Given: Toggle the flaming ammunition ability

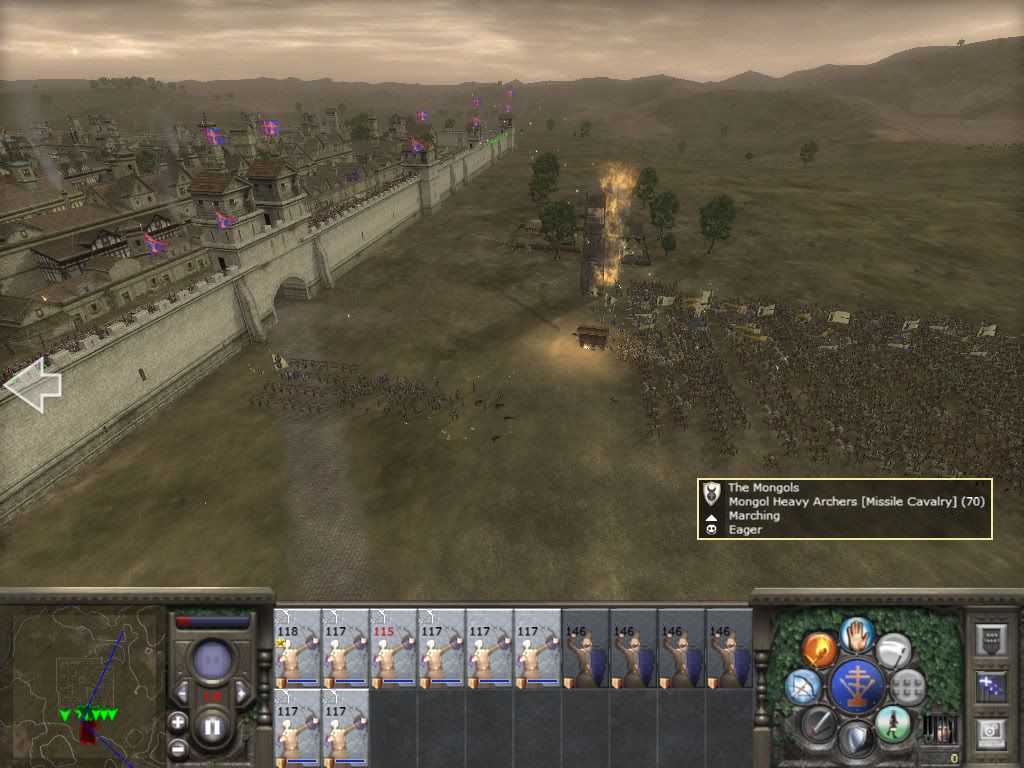Looking at the screenshot, I should pyautogui.click(x=819, y=650).
